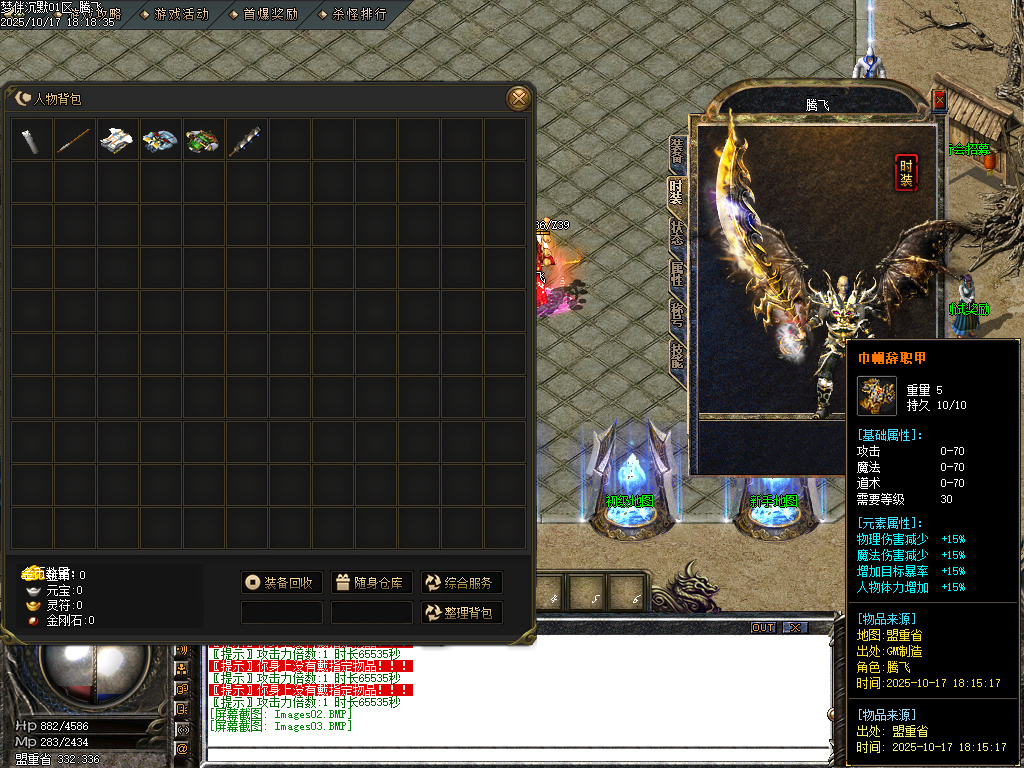Select the studded mace weapon slot
The height and width of the screenshot is (768, 1024).
click(247, 140)
